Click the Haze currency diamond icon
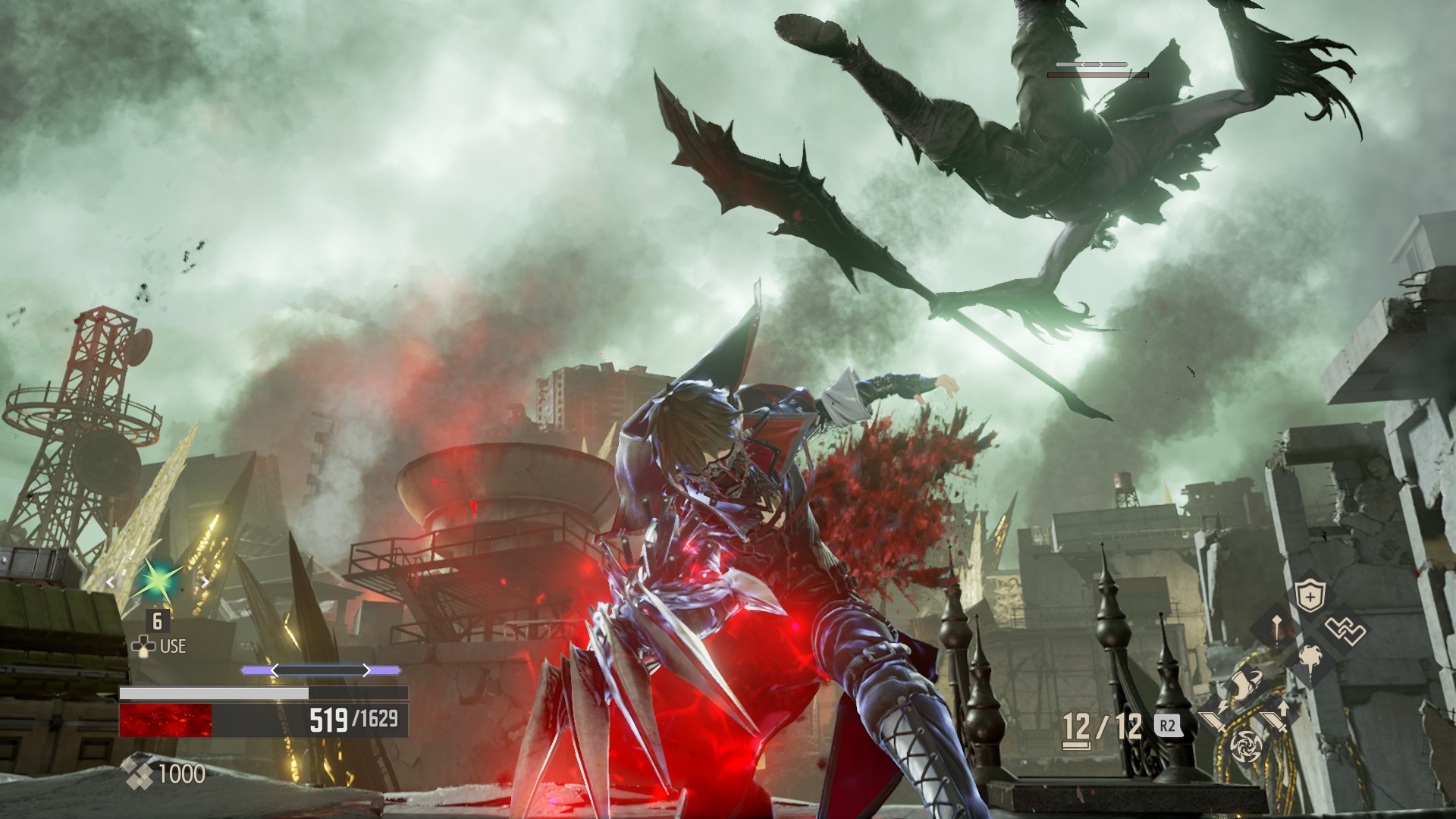This screenshot has width=1456, height=819. click(x=137, y=772)
